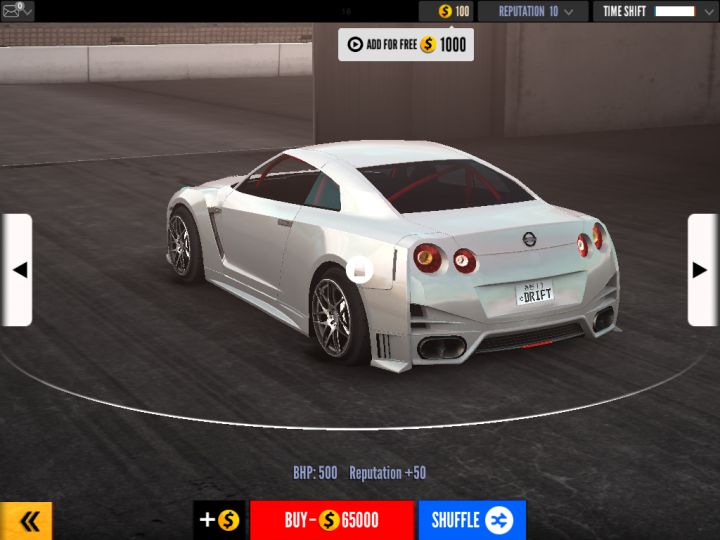Open the Time Shift panel
This screenshot has width=720, height=540.
point(655,11)
